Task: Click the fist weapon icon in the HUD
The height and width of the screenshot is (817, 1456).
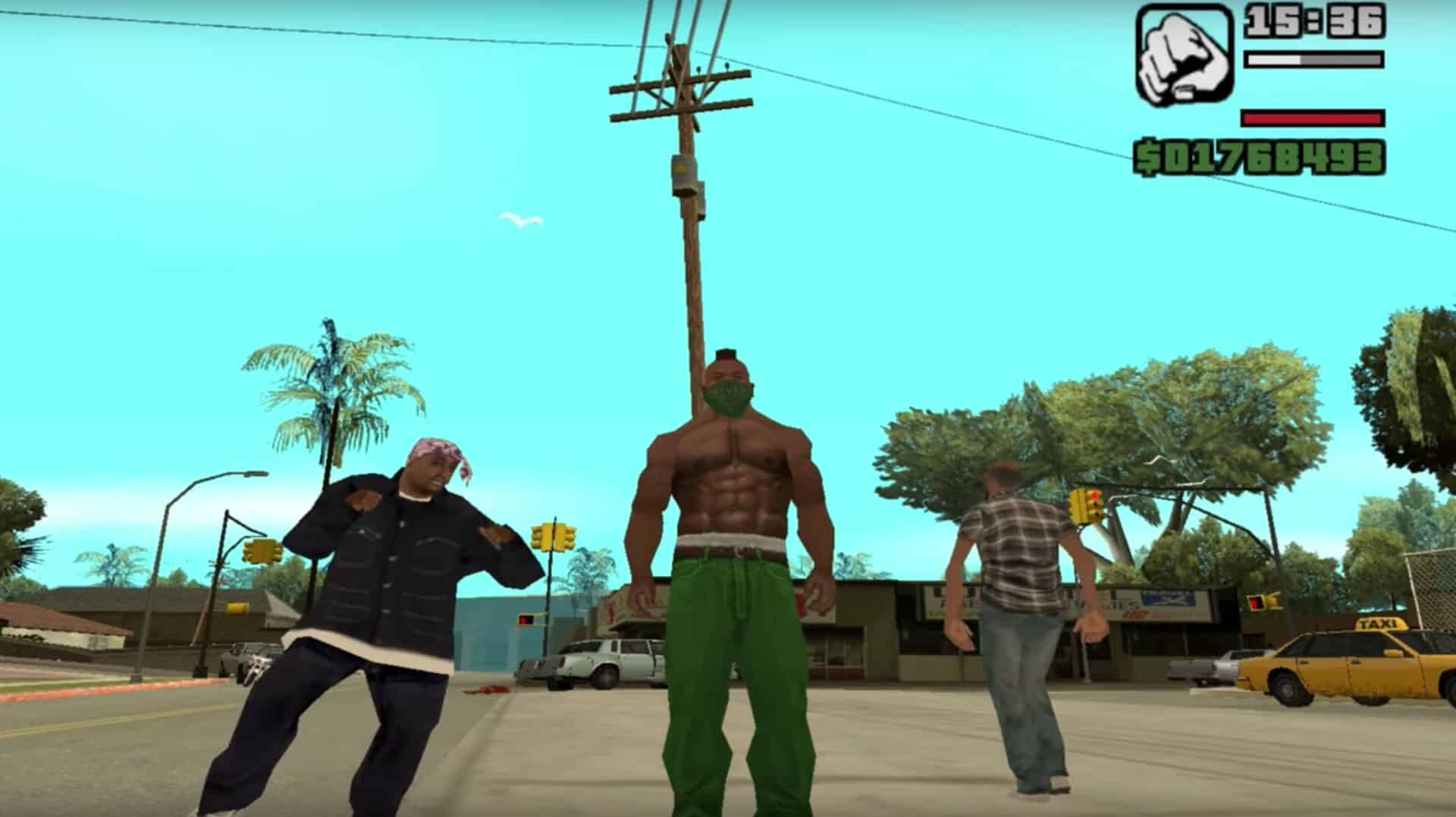Action: (1183, 57)
